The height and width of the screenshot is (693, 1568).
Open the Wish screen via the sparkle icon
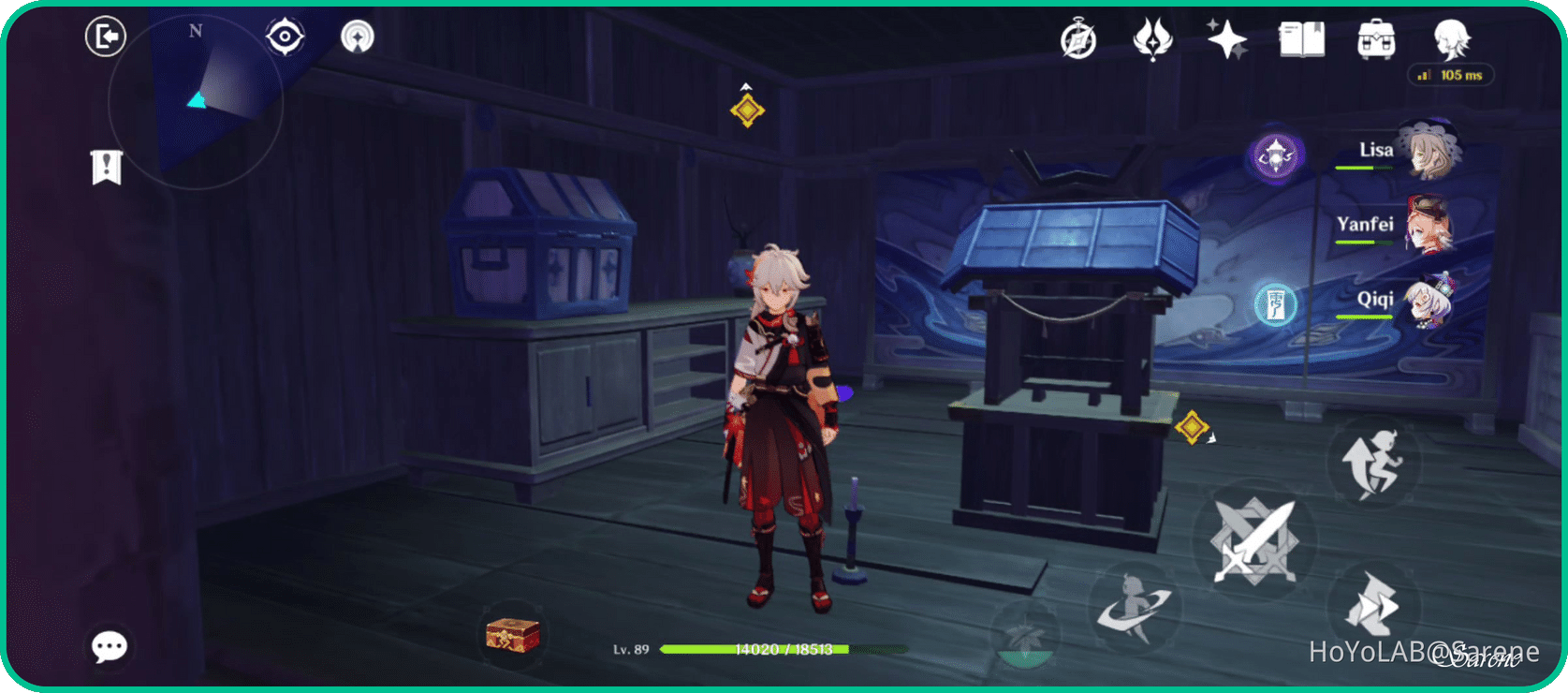click(x=1224, y=39)
